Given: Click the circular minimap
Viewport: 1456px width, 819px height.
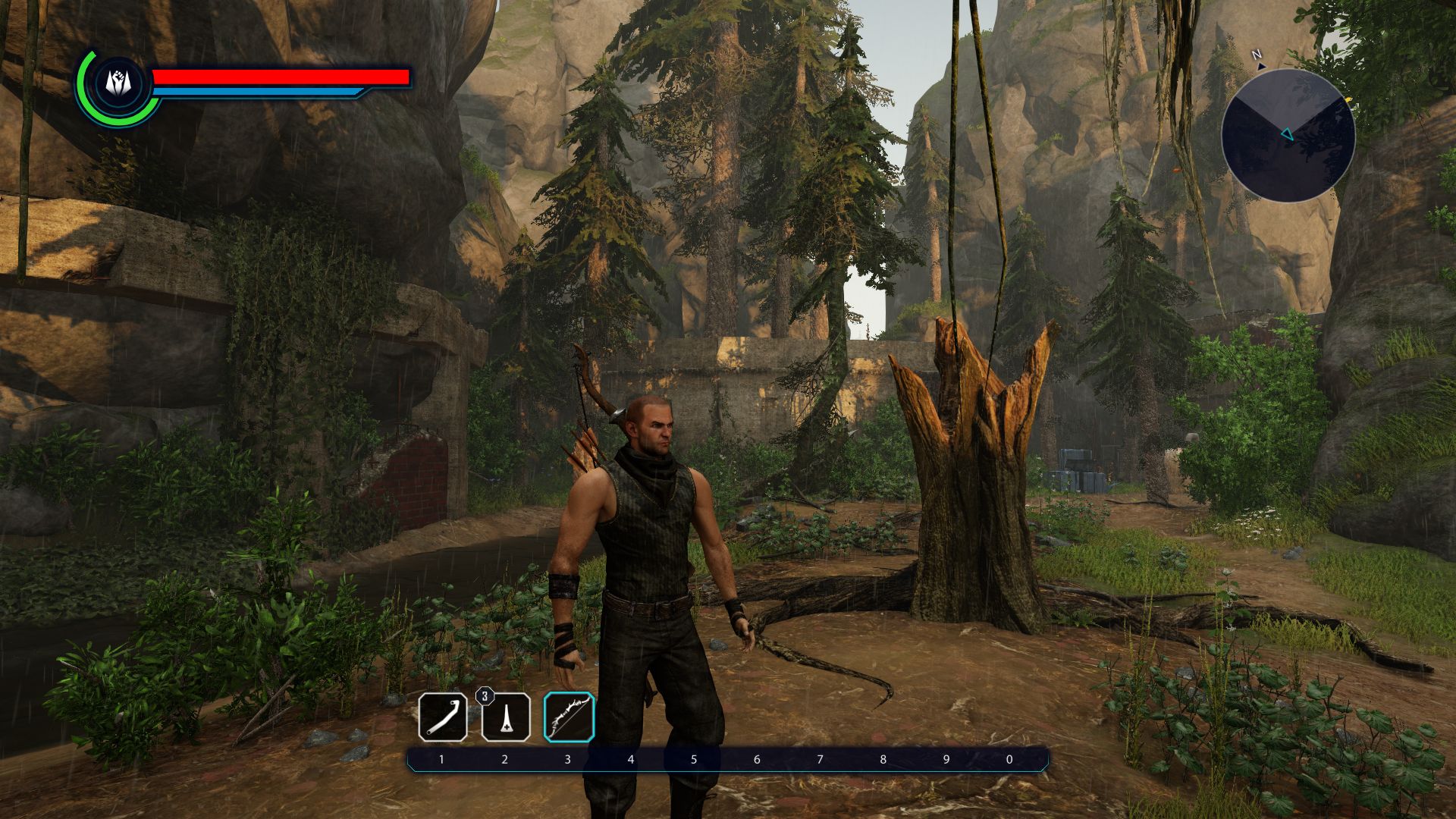Looking at the screenshot, I should pyautogui.click(x=1288, y=136).
